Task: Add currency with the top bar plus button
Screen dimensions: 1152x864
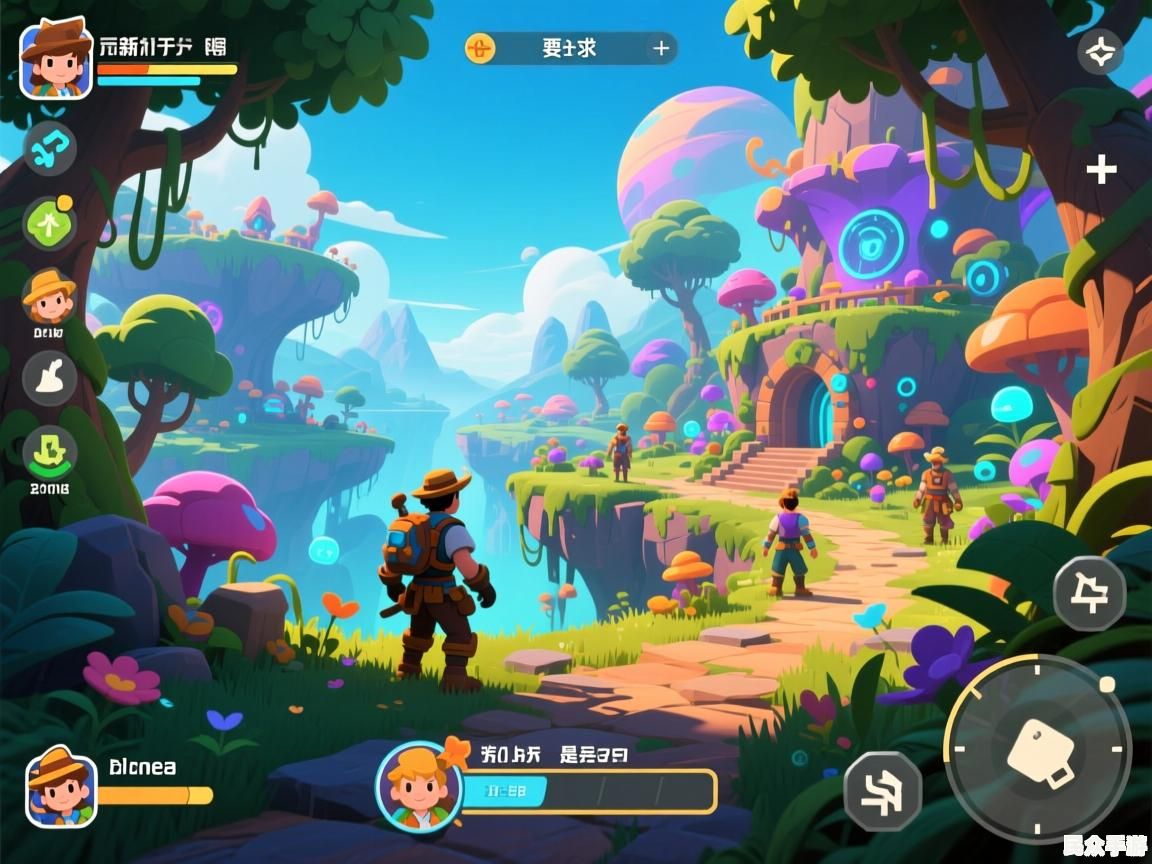Action: (661, 48)
